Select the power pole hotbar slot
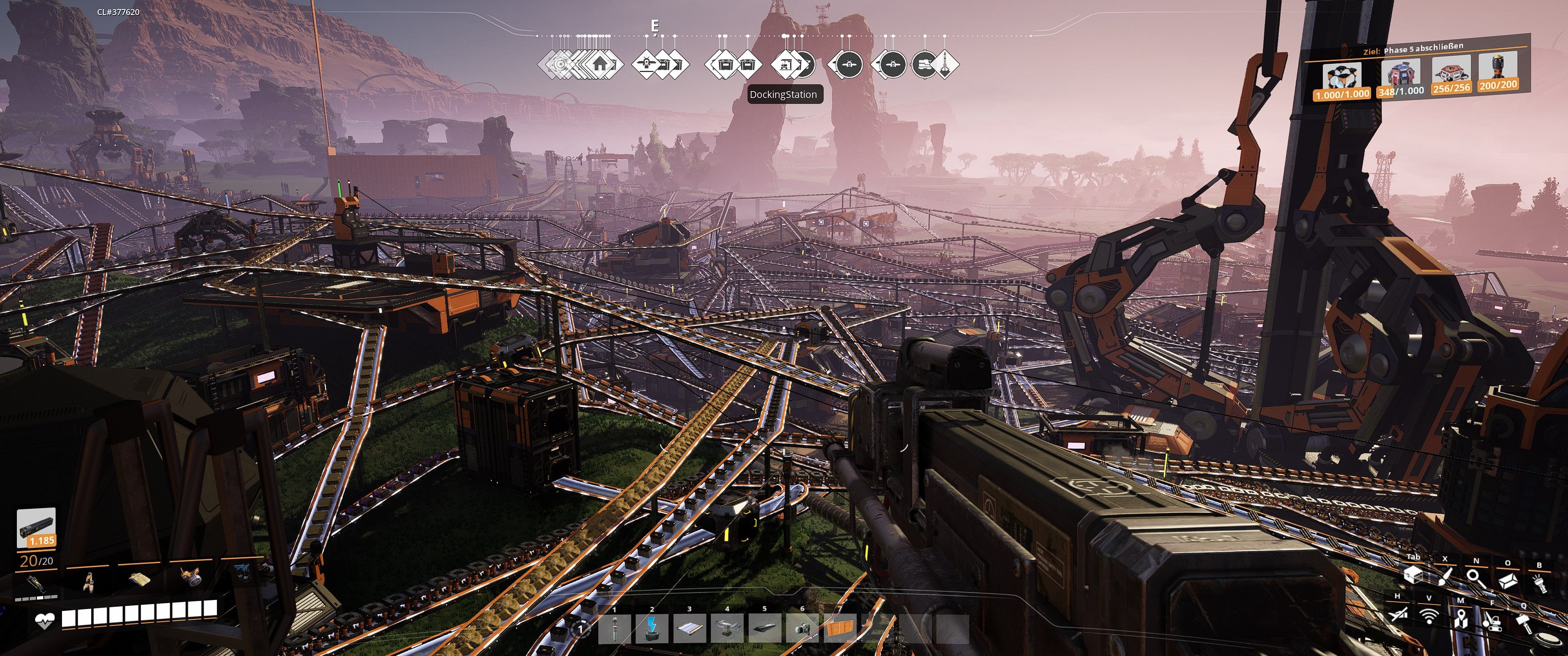1568x656 pixels. 615,629
